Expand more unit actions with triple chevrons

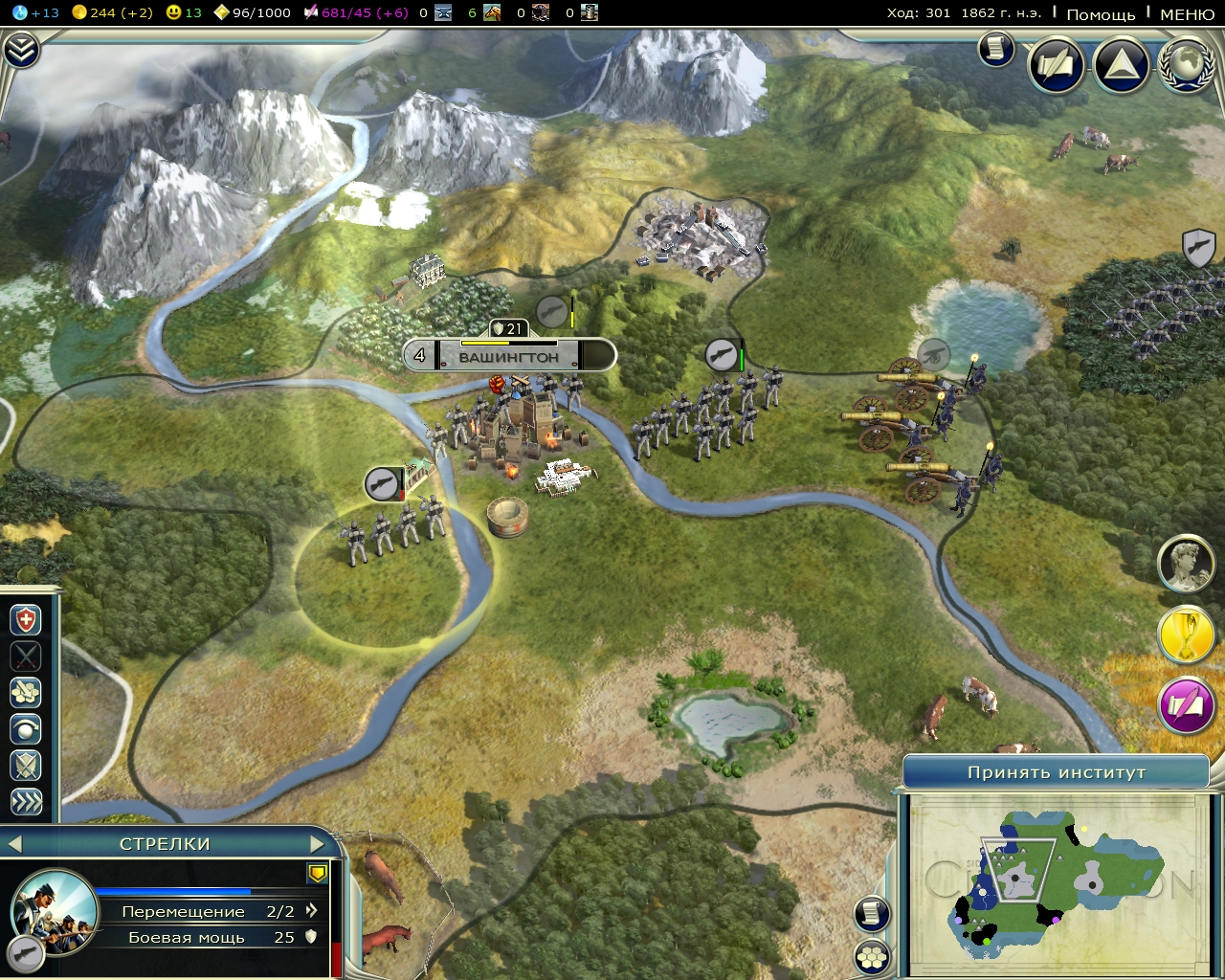coord(26,802)
